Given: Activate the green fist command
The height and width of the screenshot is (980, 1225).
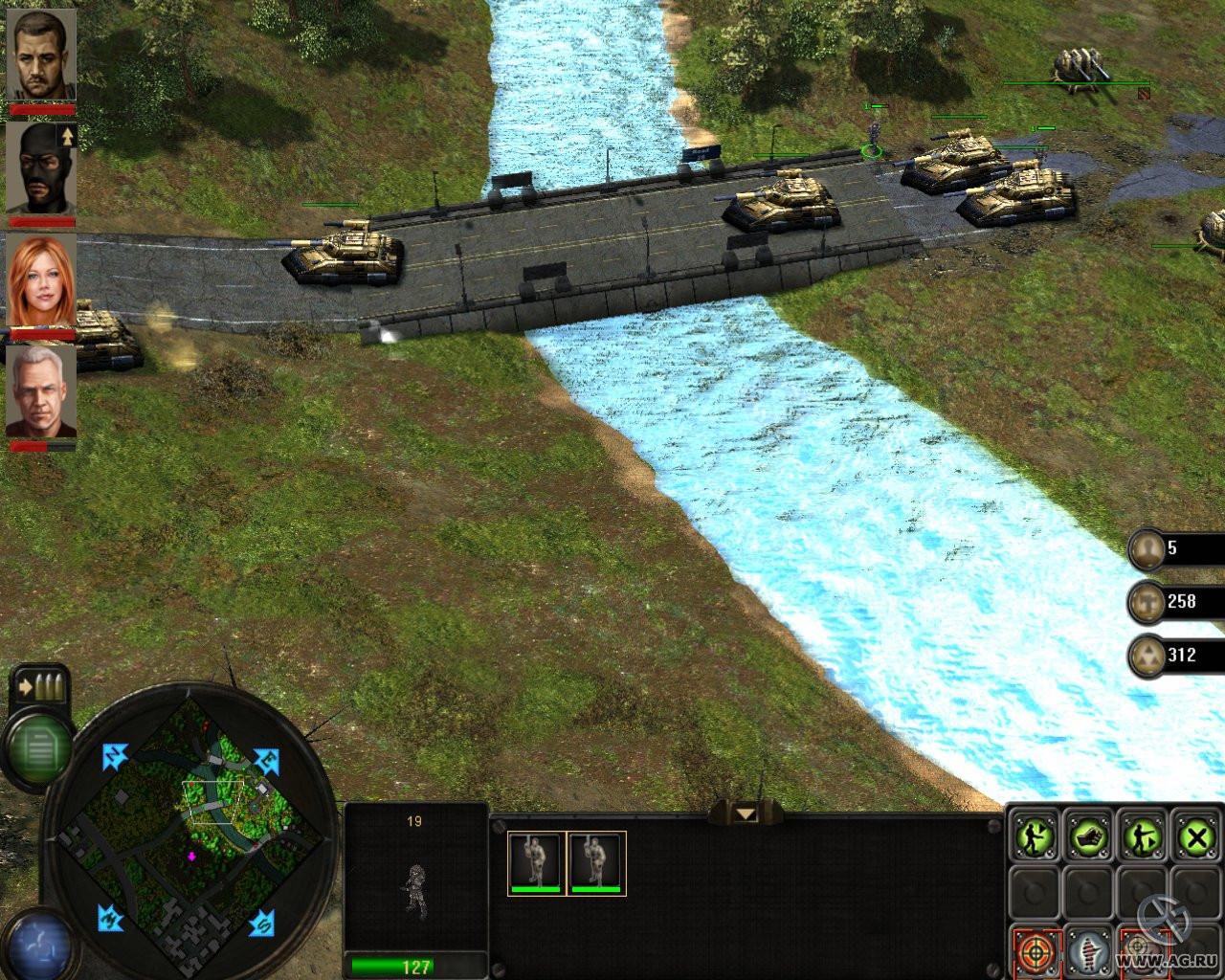Looking at the screenshot, I should (x=1088, y=838).
